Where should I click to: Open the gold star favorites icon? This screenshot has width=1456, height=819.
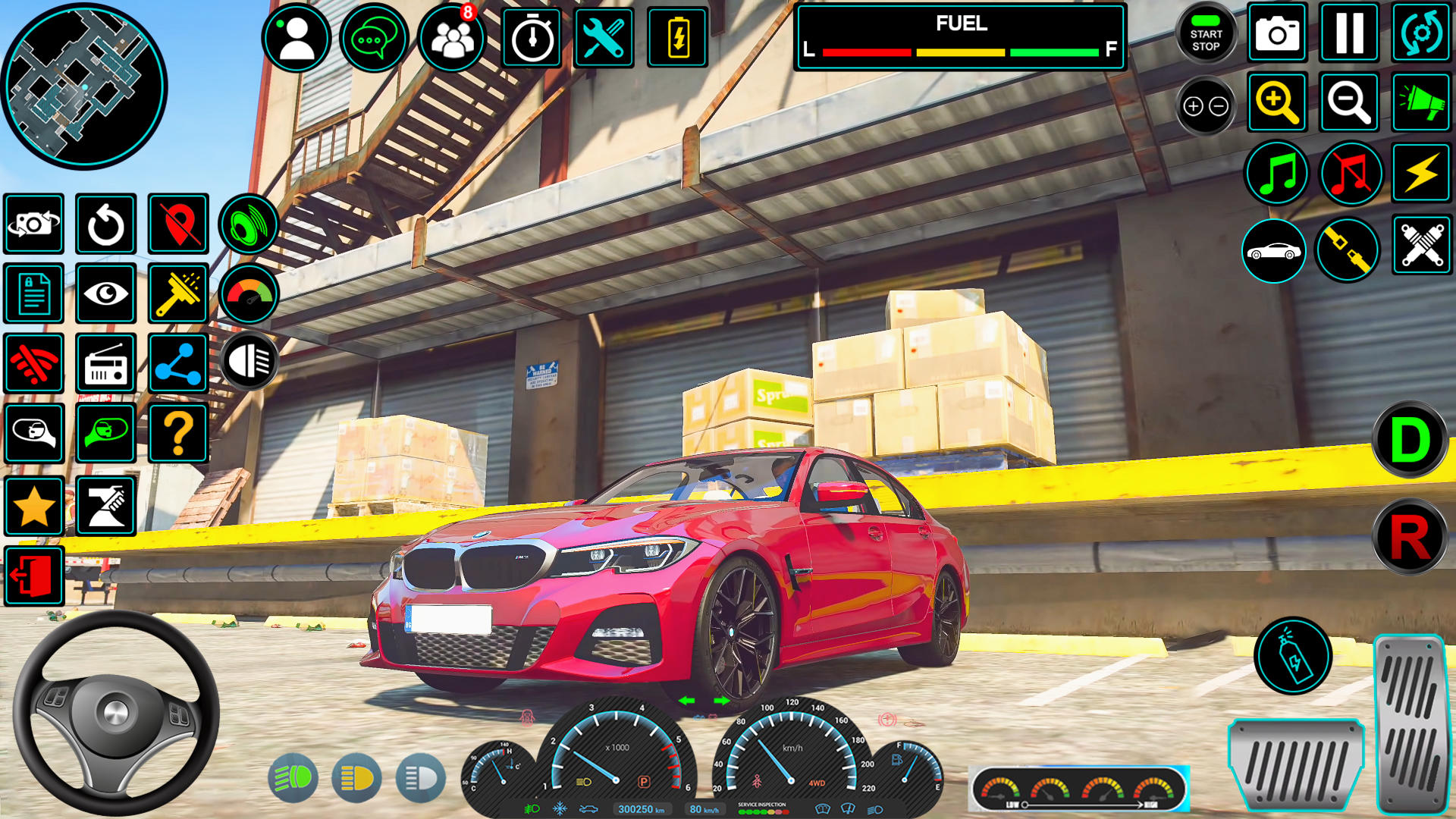pos(34,507)
